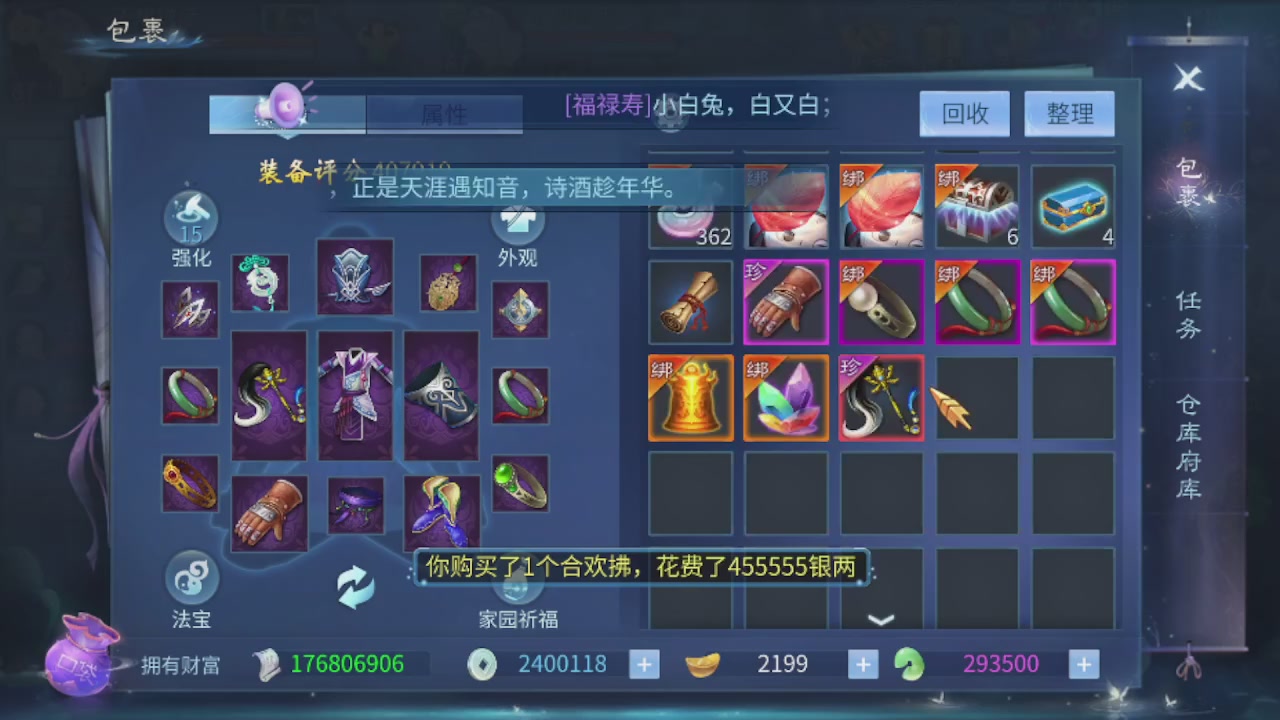Screen dimensions: 1280x720
Task: Select the rainbow crystal cluster item
Action: tap(786, 398)
